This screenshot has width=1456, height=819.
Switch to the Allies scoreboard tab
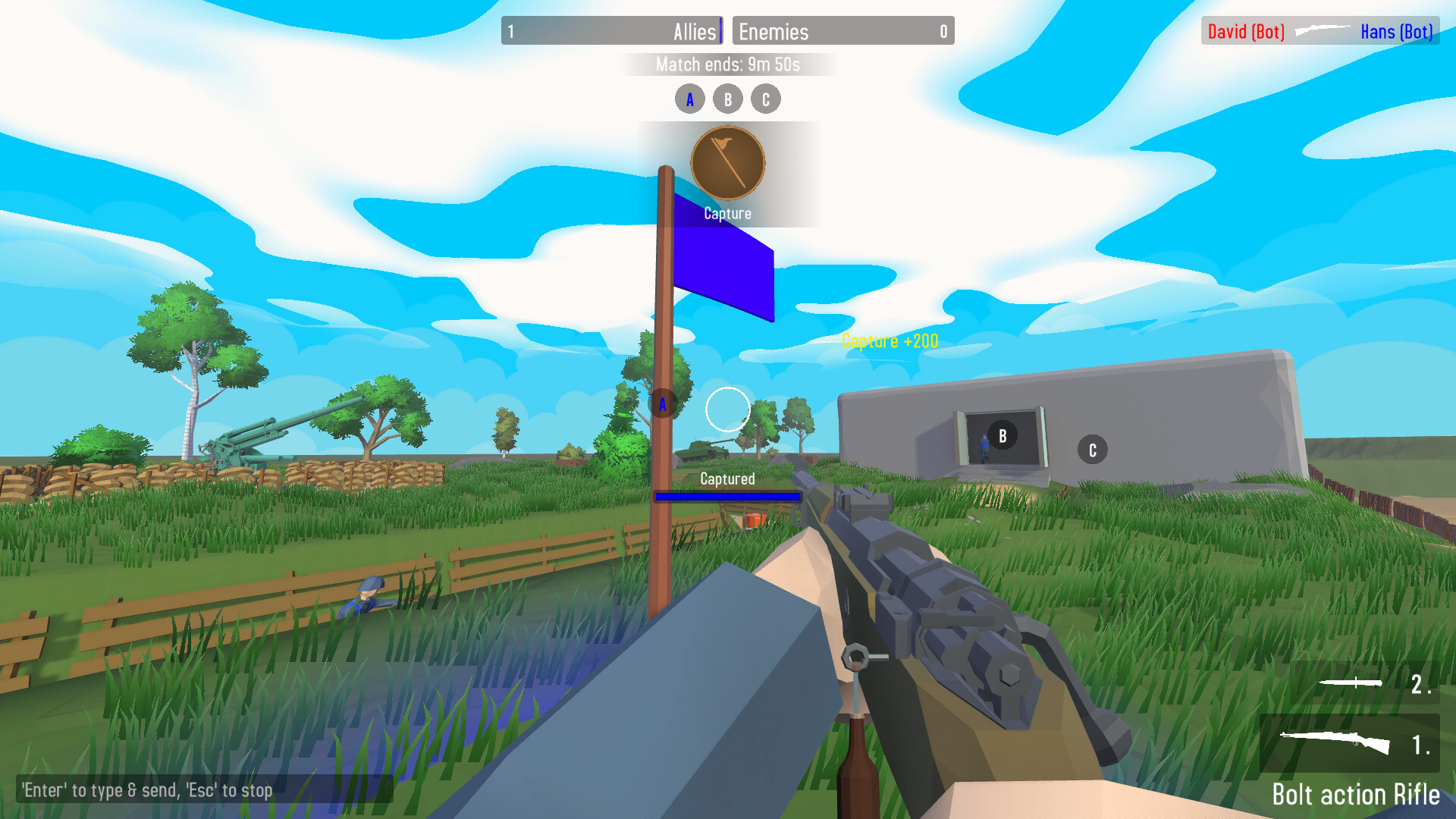coord(611,31)
